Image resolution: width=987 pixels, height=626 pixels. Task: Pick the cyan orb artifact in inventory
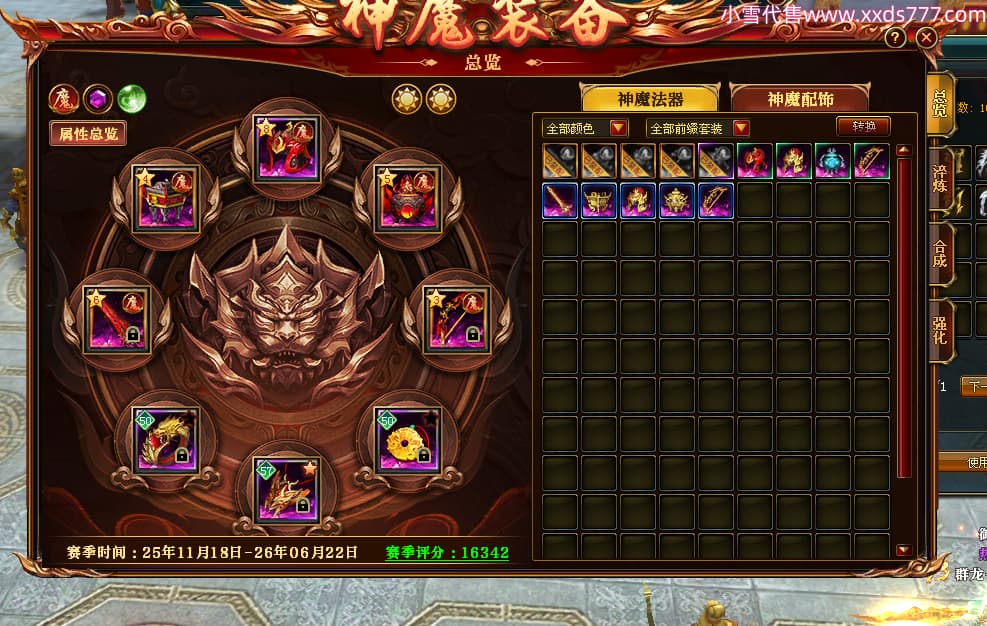point(832,161)
